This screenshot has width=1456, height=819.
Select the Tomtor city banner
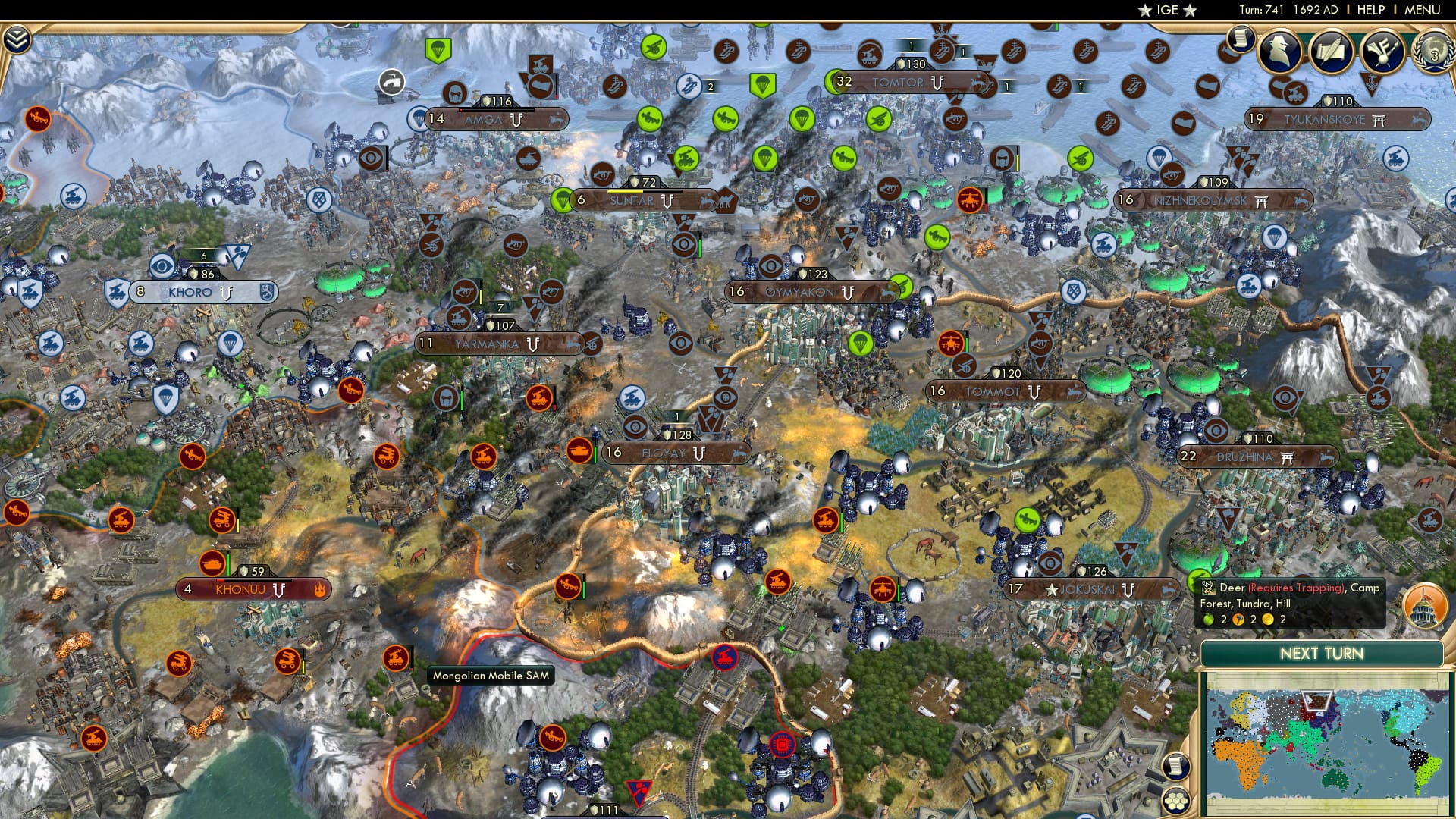pos(900,82)
